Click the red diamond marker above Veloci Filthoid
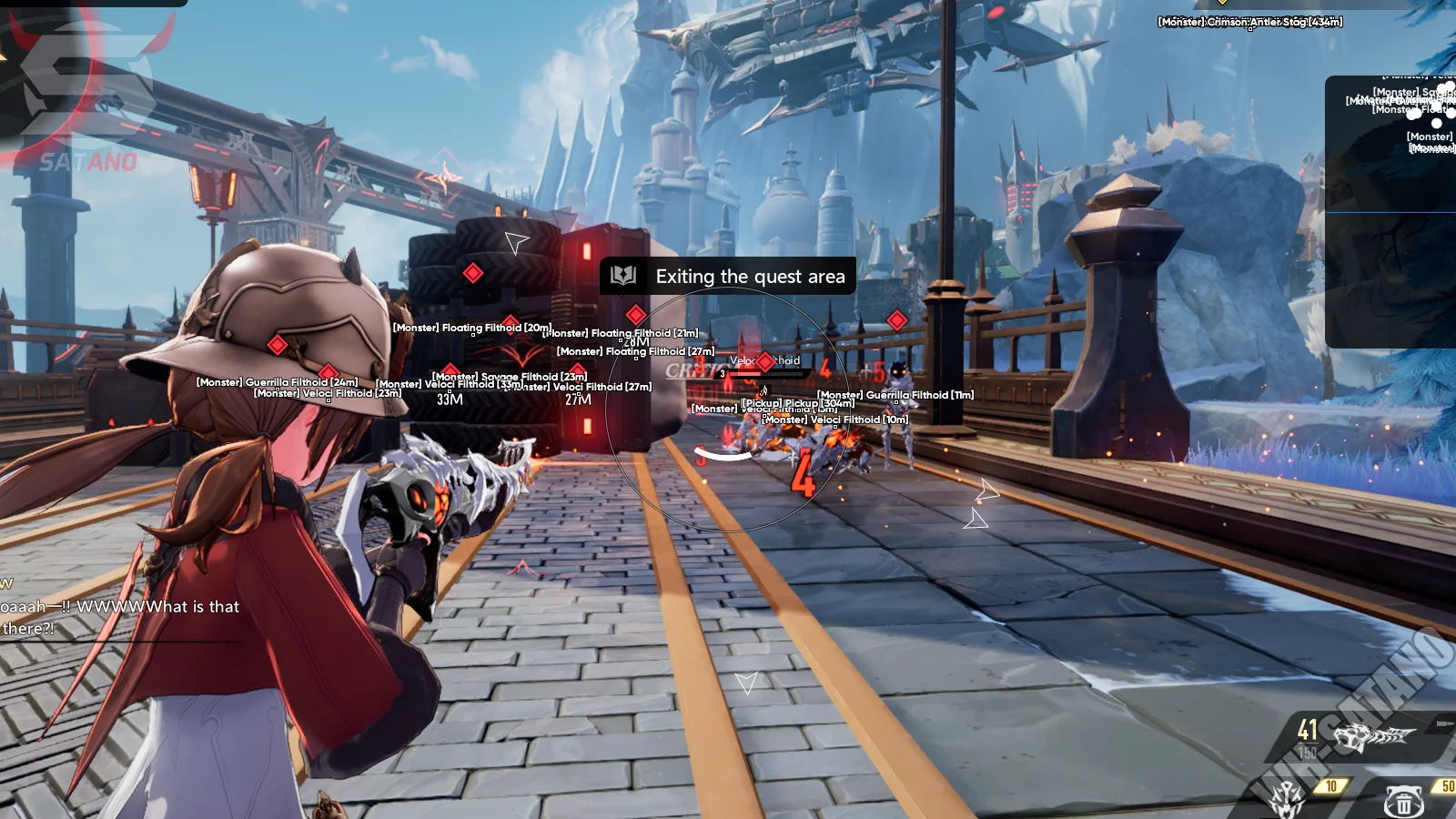 (x=765, y=362)
